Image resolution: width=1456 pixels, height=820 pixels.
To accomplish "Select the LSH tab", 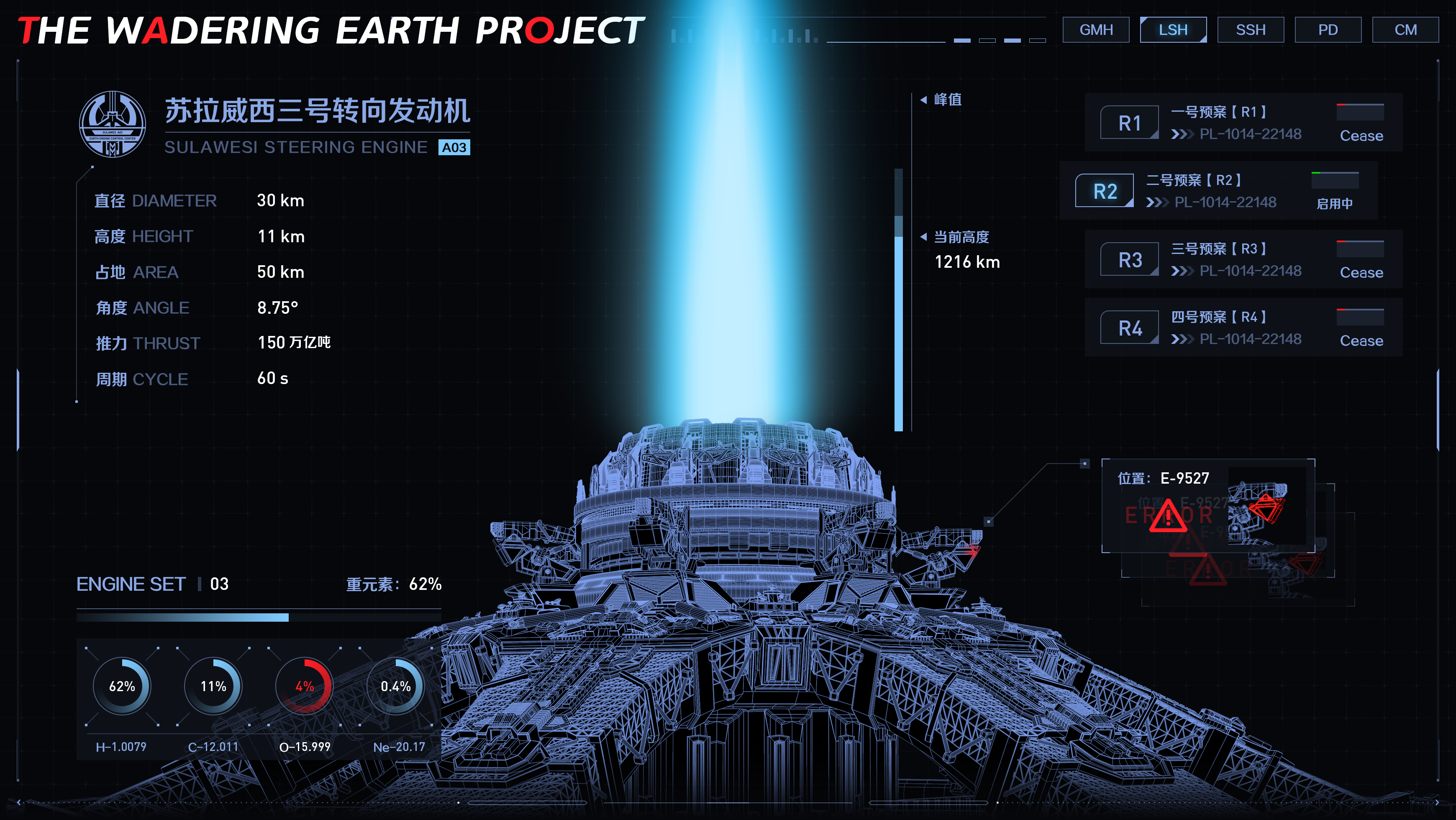I will (x=1173, y=30).
